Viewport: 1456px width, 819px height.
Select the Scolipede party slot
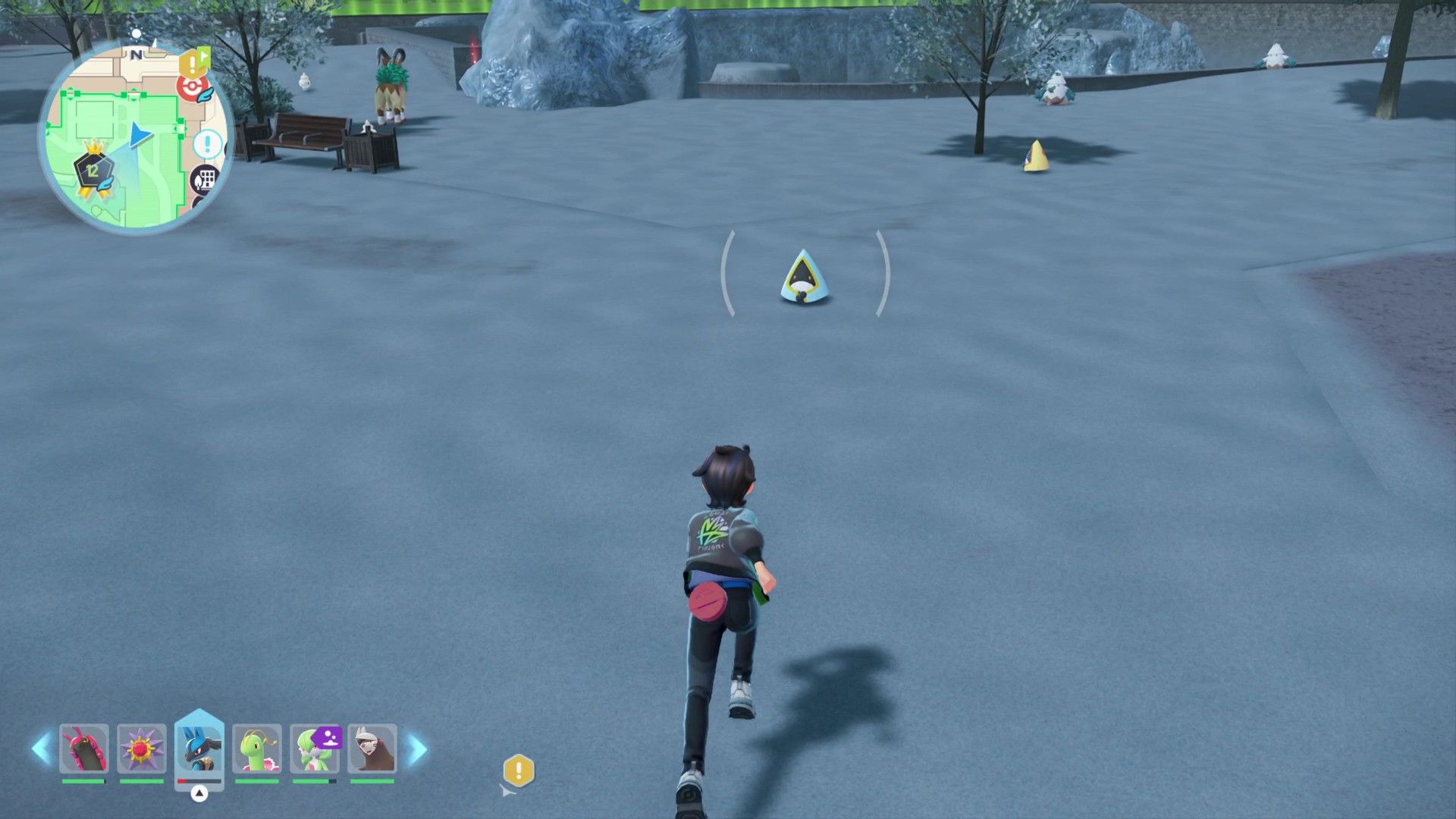click(x=83, y=748)
